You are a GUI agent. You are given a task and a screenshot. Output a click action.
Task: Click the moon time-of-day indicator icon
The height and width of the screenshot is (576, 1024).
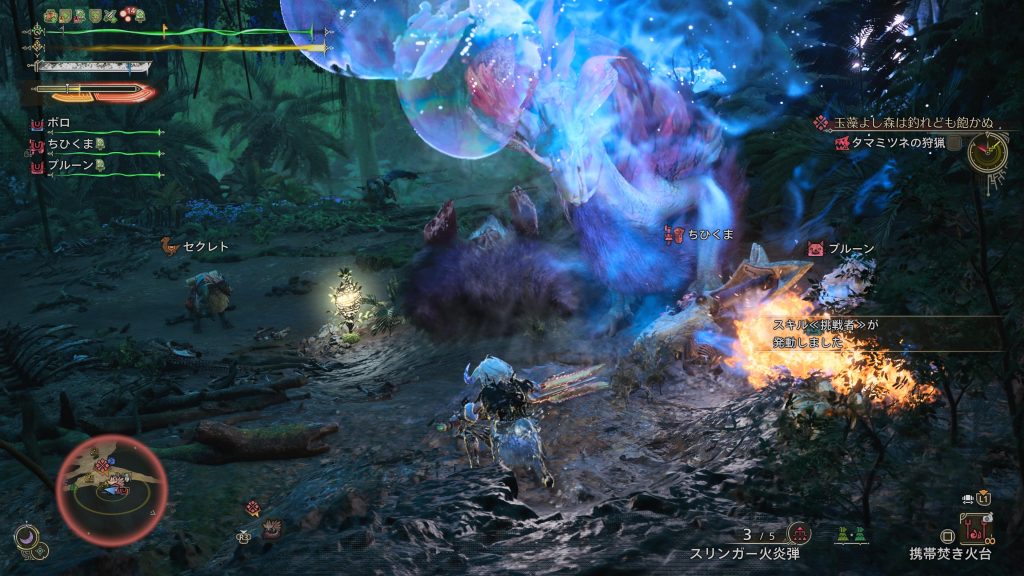27,538
